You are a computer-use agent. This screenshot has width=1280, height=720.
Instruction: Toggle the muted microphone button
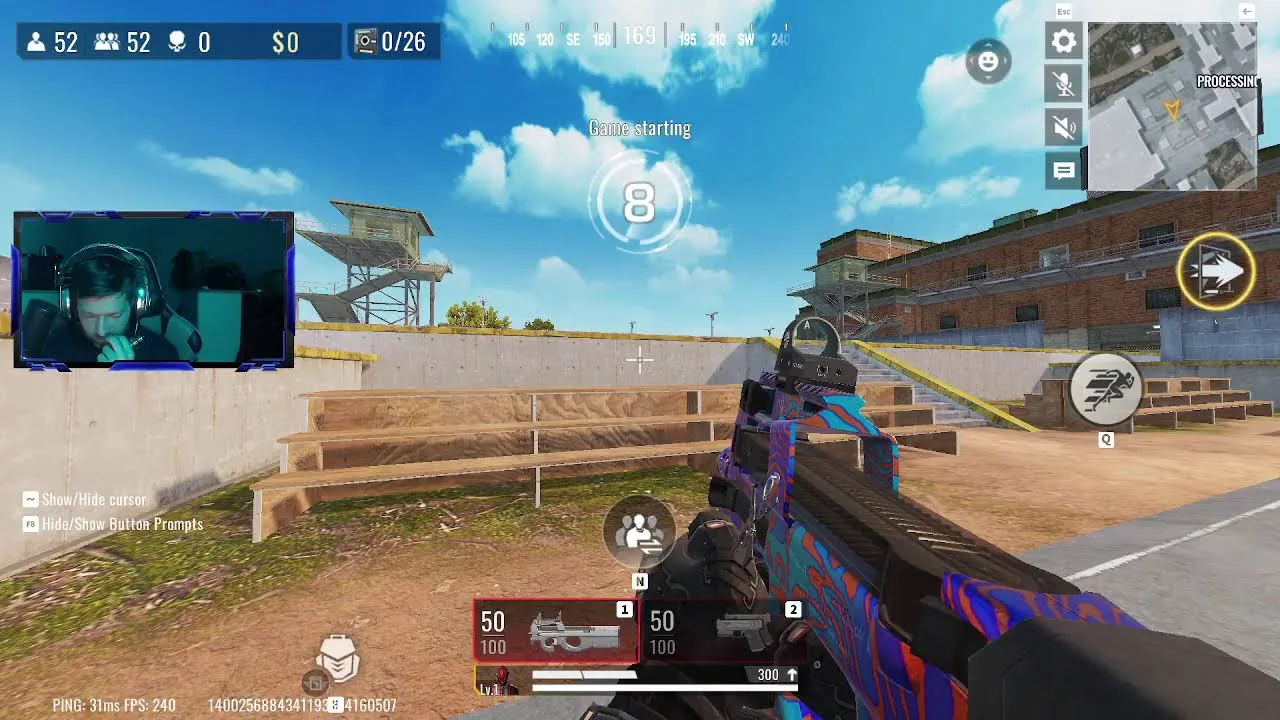(x=1064, y=84)
